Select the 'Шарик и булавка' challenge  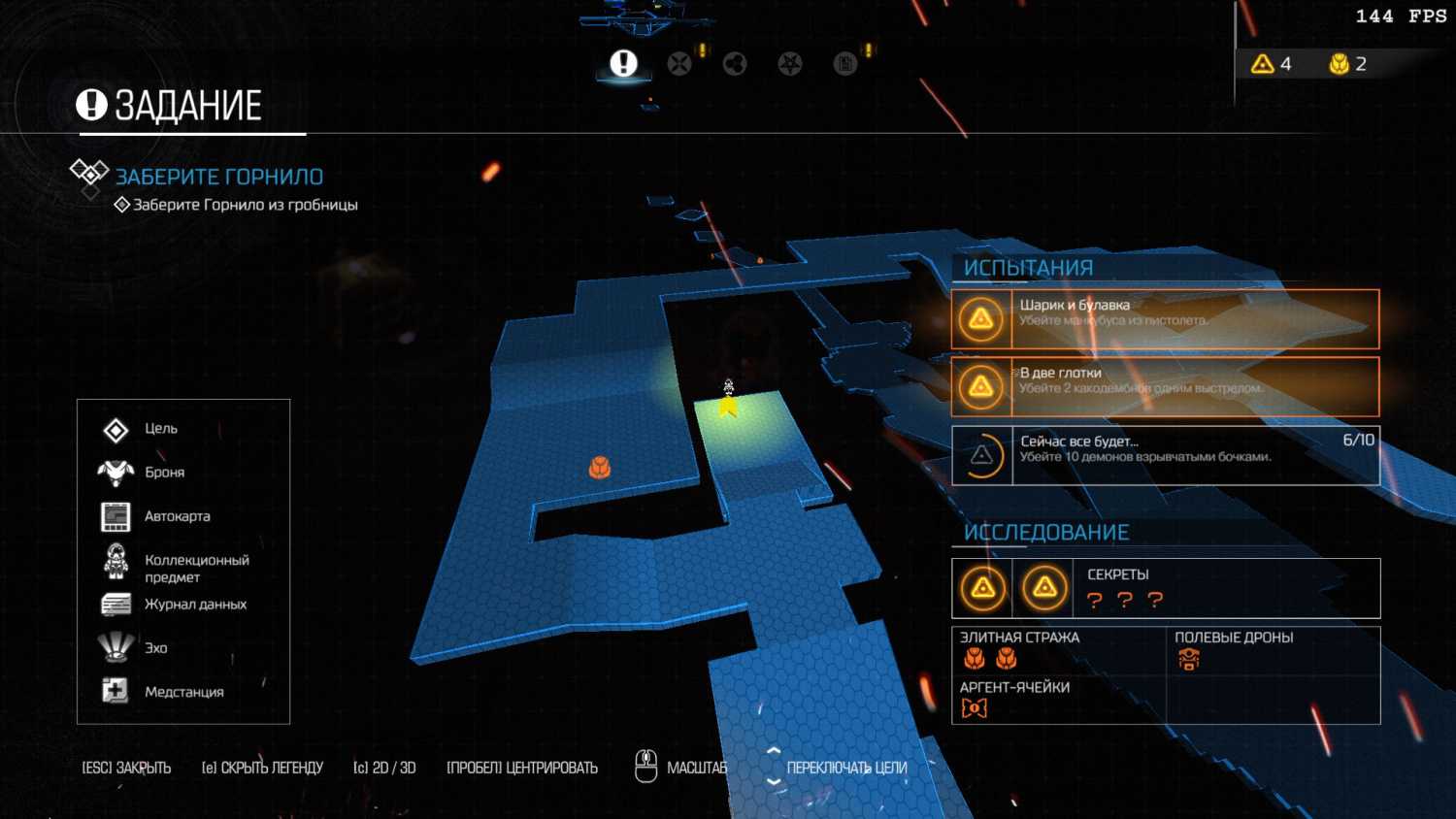click(1165, 319)
